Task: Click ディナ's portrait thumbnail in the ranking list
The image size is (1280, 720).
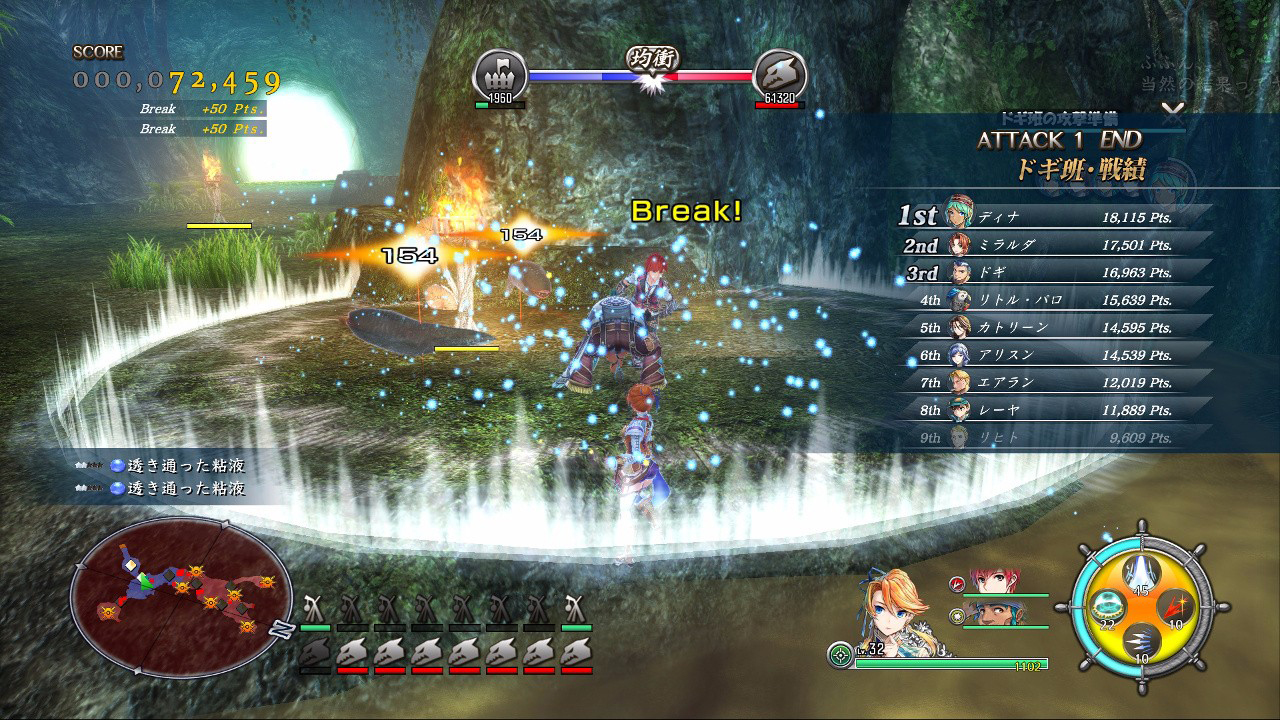Action: click(960, 215)
